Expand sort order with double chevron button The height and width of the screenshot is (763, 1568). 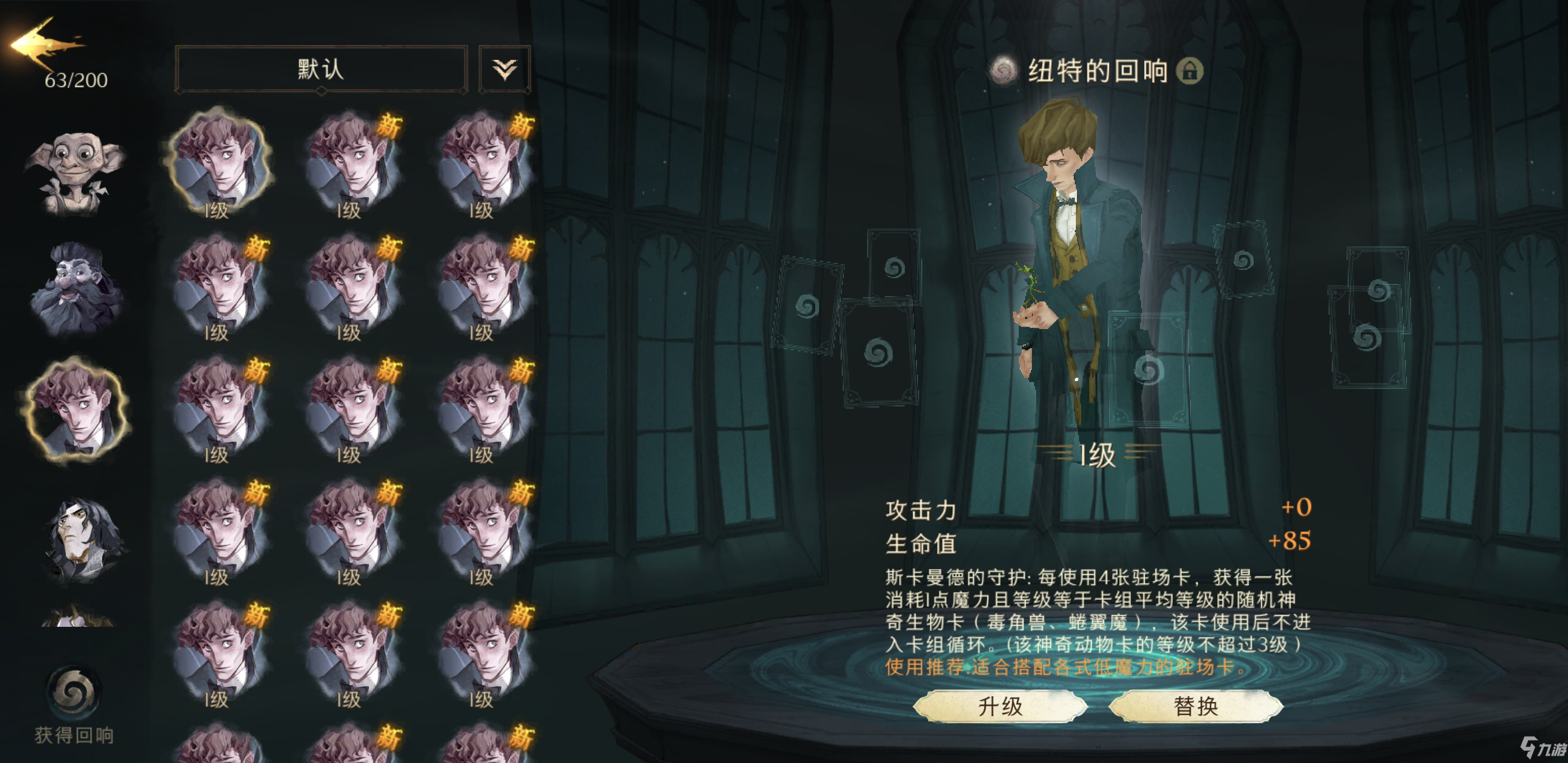click(504, 69)
